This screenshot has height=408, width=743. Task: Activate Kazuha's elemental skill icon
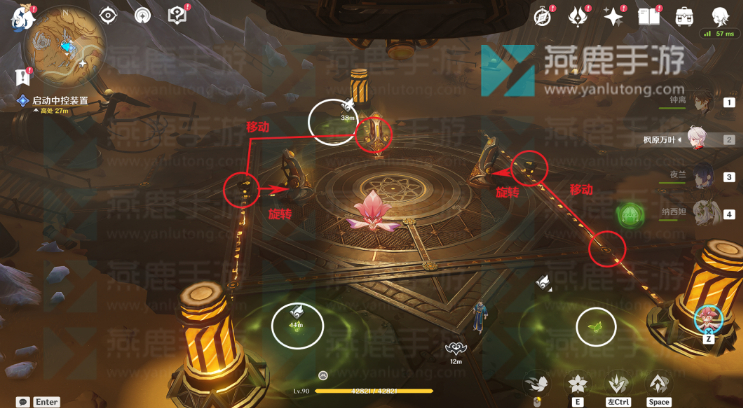point(576,383)
